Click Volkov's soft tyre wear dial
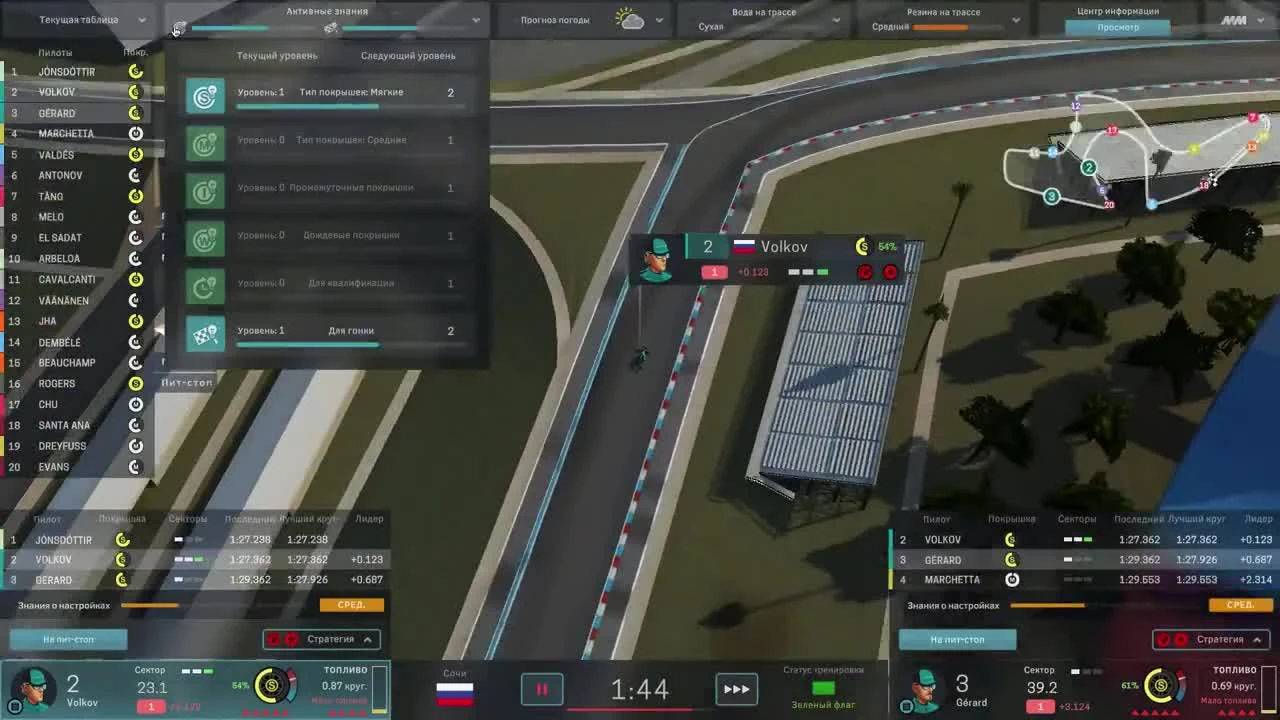 (x=271, y=686)
